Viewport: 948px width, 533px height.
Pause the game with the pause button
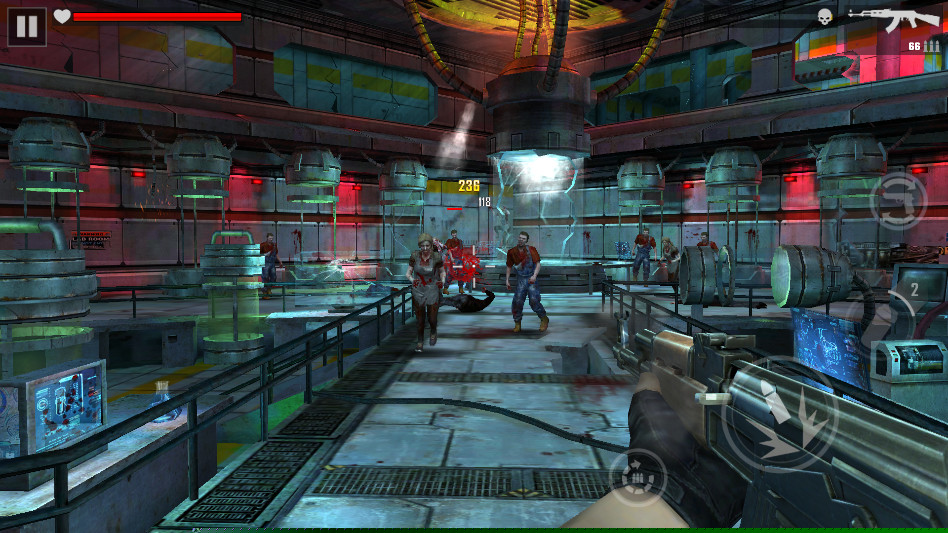27,26
